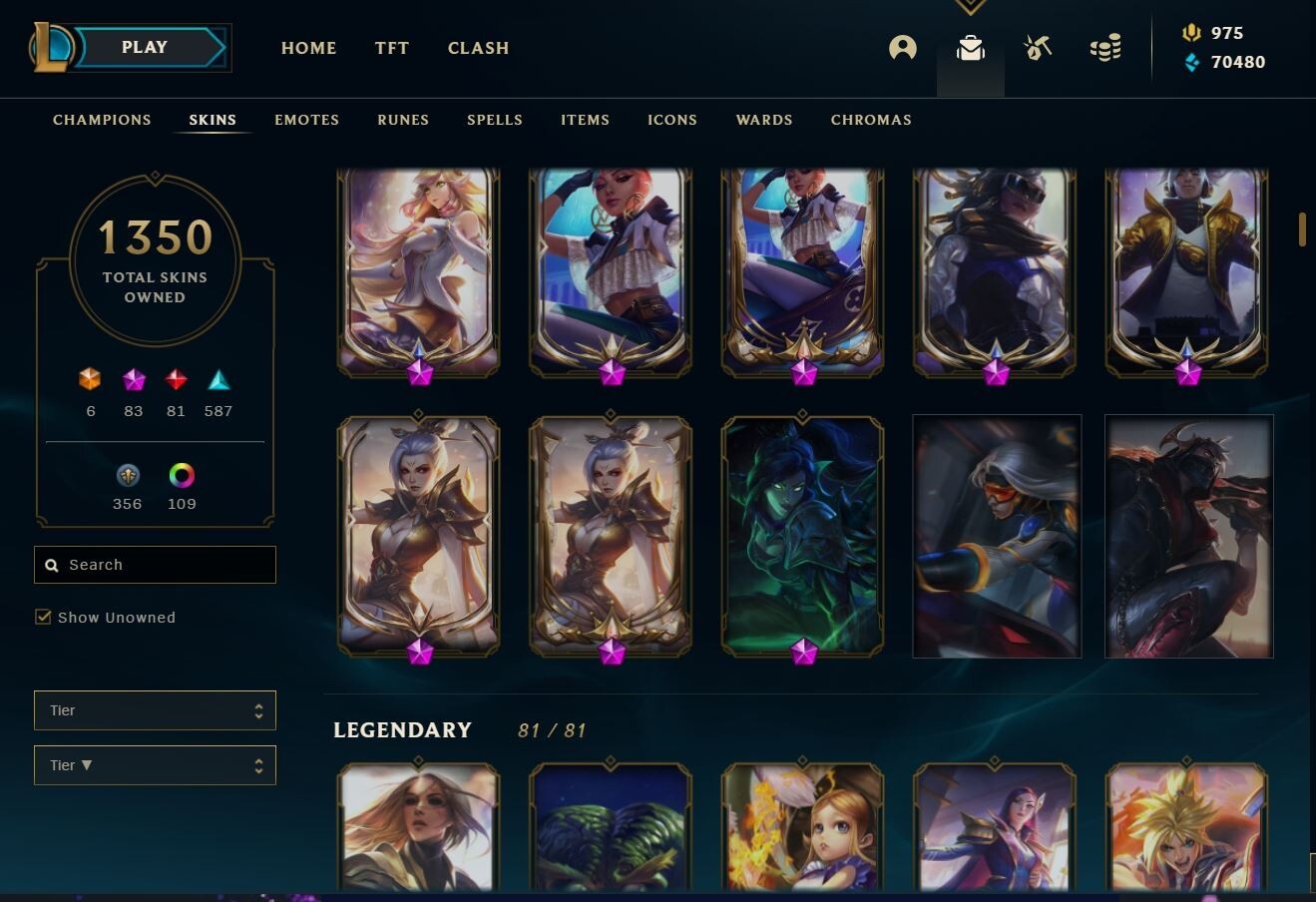Click the RP currency icon
This screenshot has height=902, width=1316.
(1191, 33)
